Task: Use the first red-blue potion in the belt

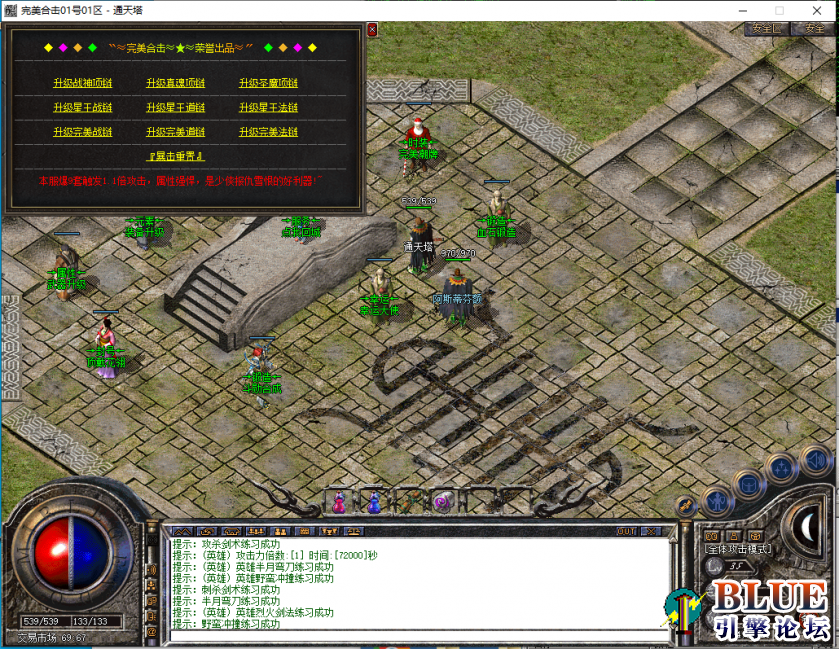Action: [x=339, y=502]
